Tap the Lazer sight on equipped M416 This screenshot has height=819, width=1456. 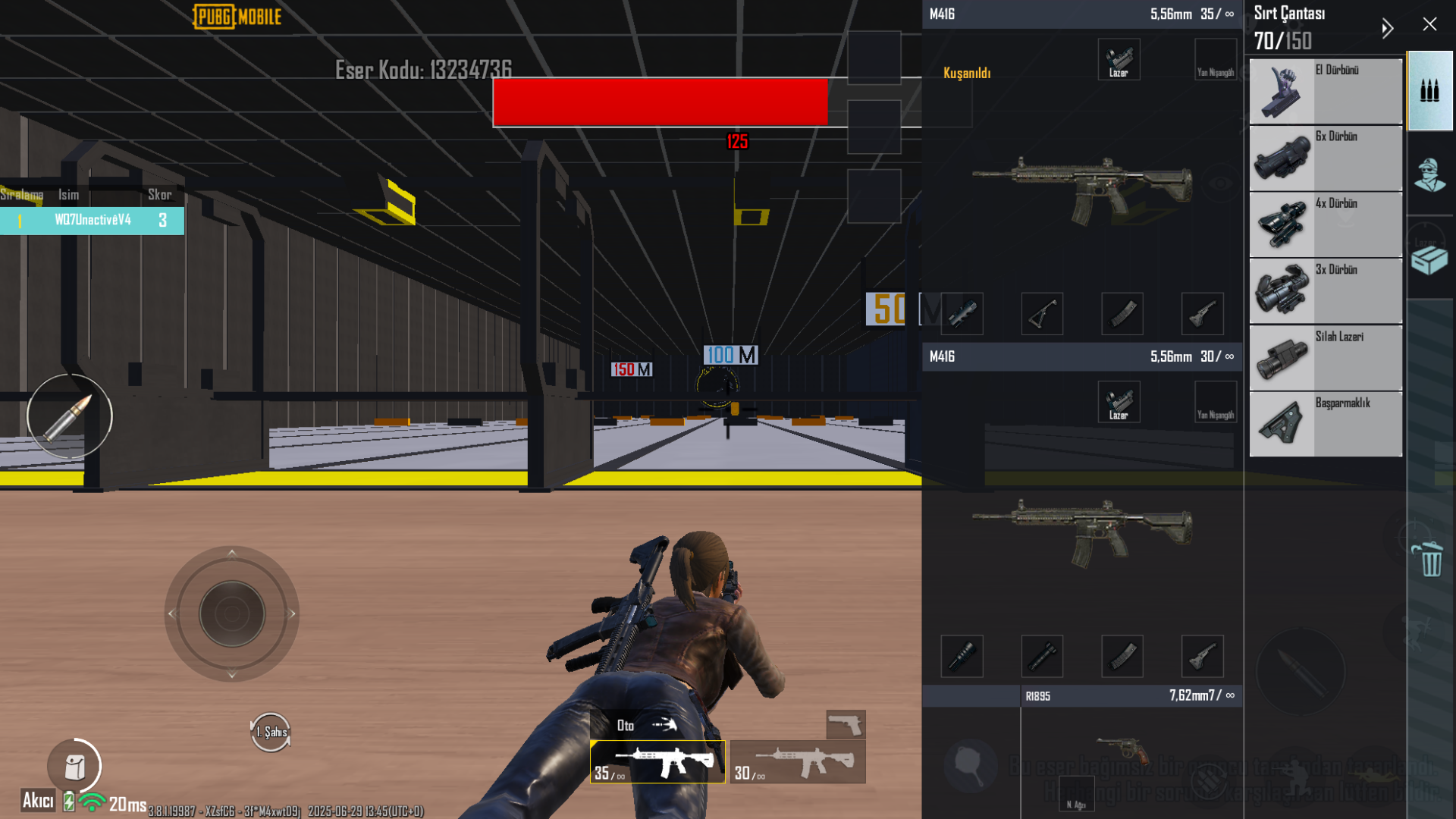(1119, 59)
